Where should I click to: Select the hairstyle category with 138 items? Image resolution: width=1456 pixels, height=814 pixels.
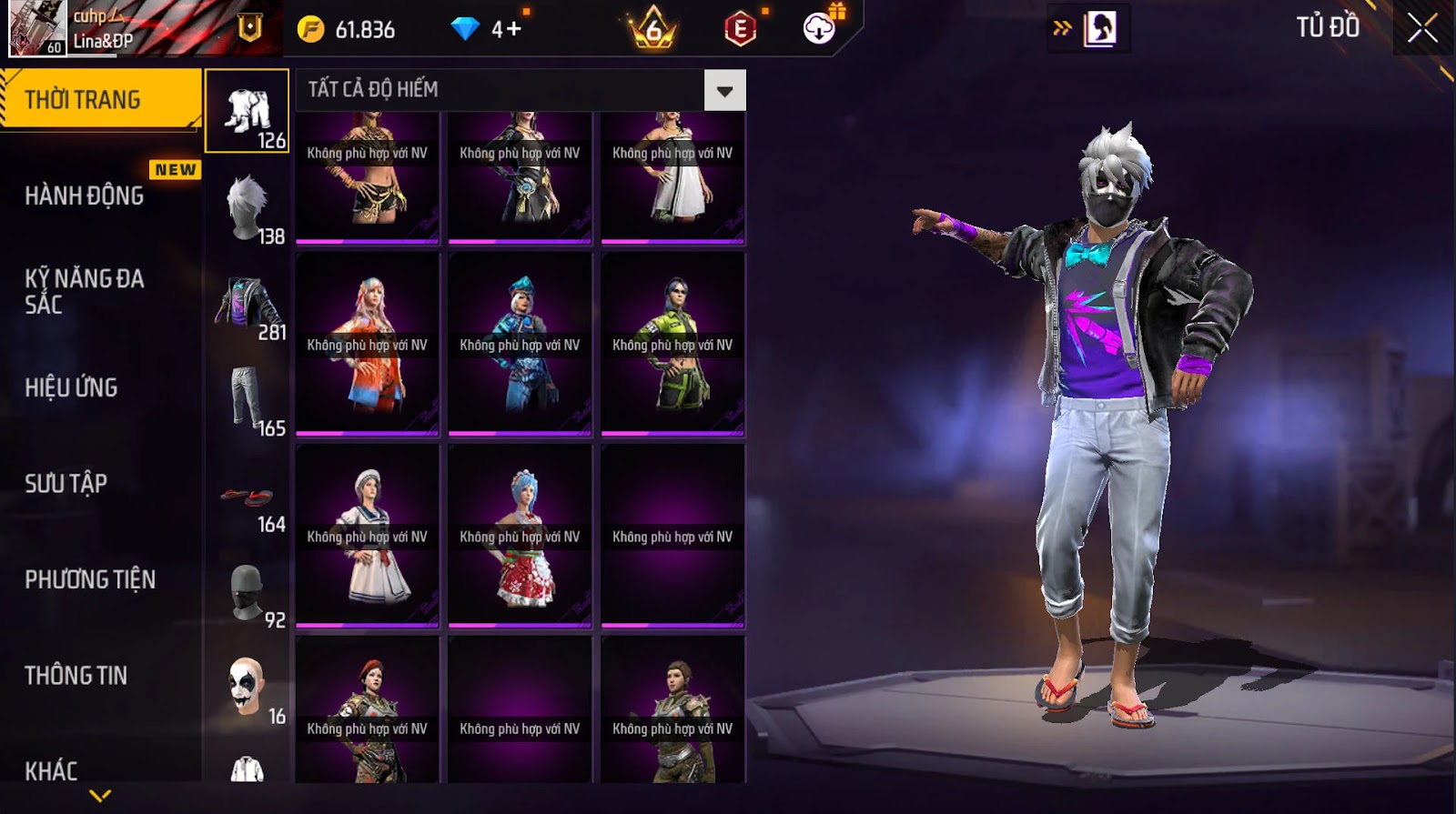click(248, 207)
